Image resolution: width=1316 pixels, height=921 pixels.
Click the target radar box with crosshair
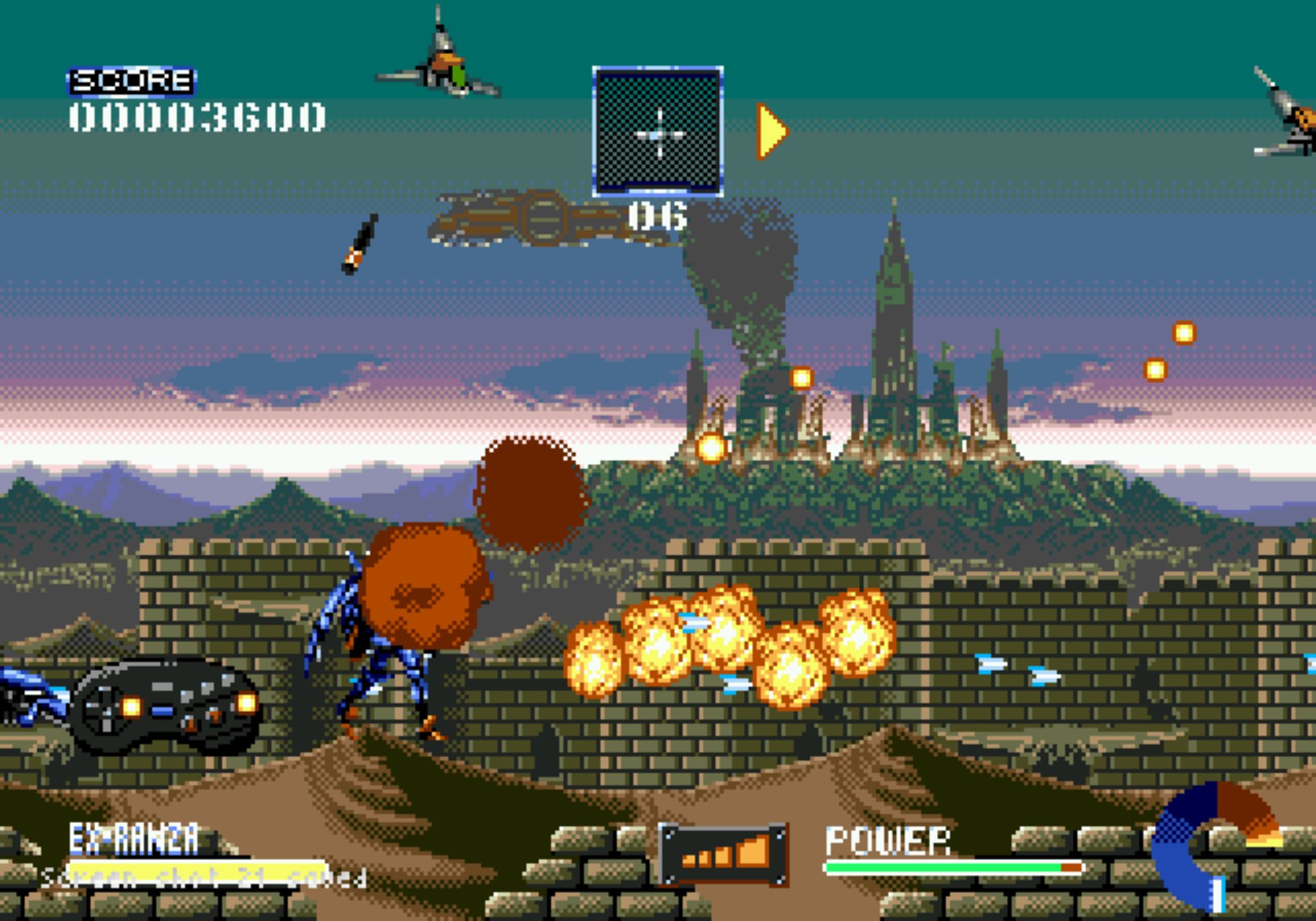click(x=657, y=132)
